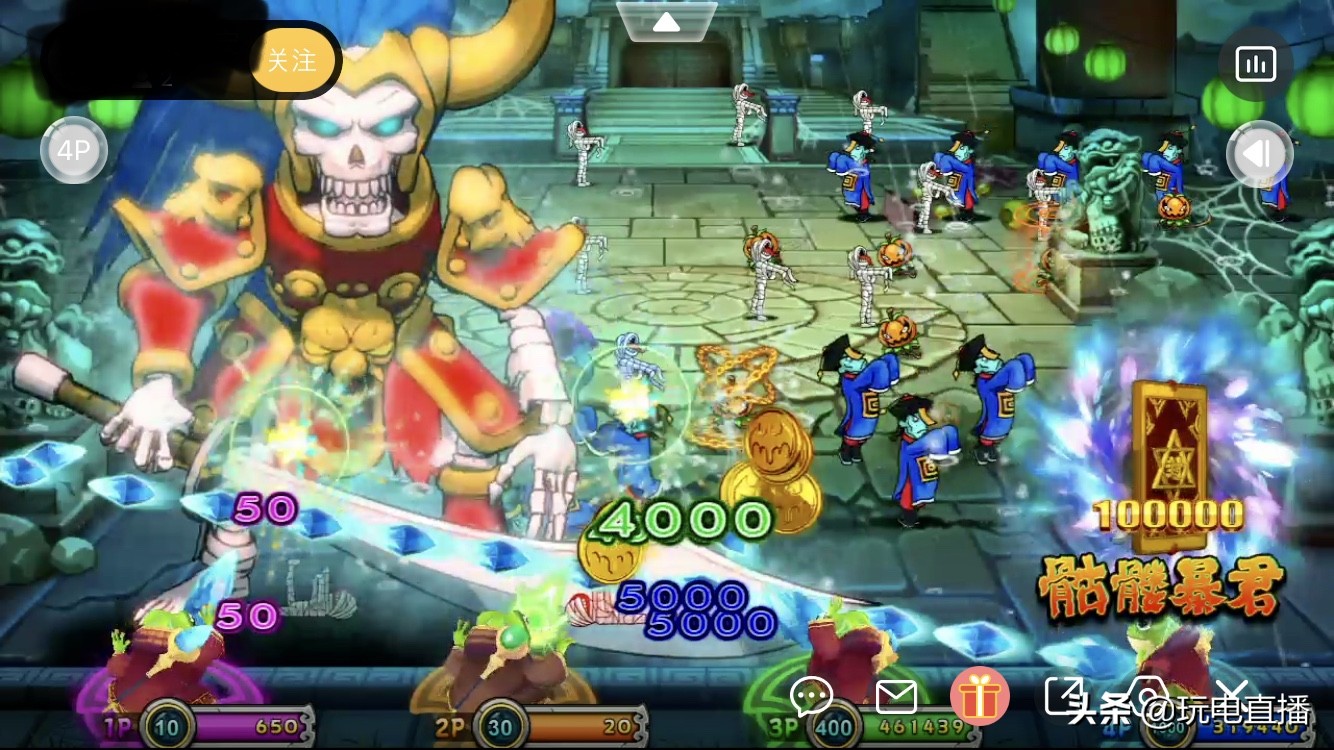Tap the yellow 关注 follow button
This screenshot has width=1334, height=750.
[291, 61]
